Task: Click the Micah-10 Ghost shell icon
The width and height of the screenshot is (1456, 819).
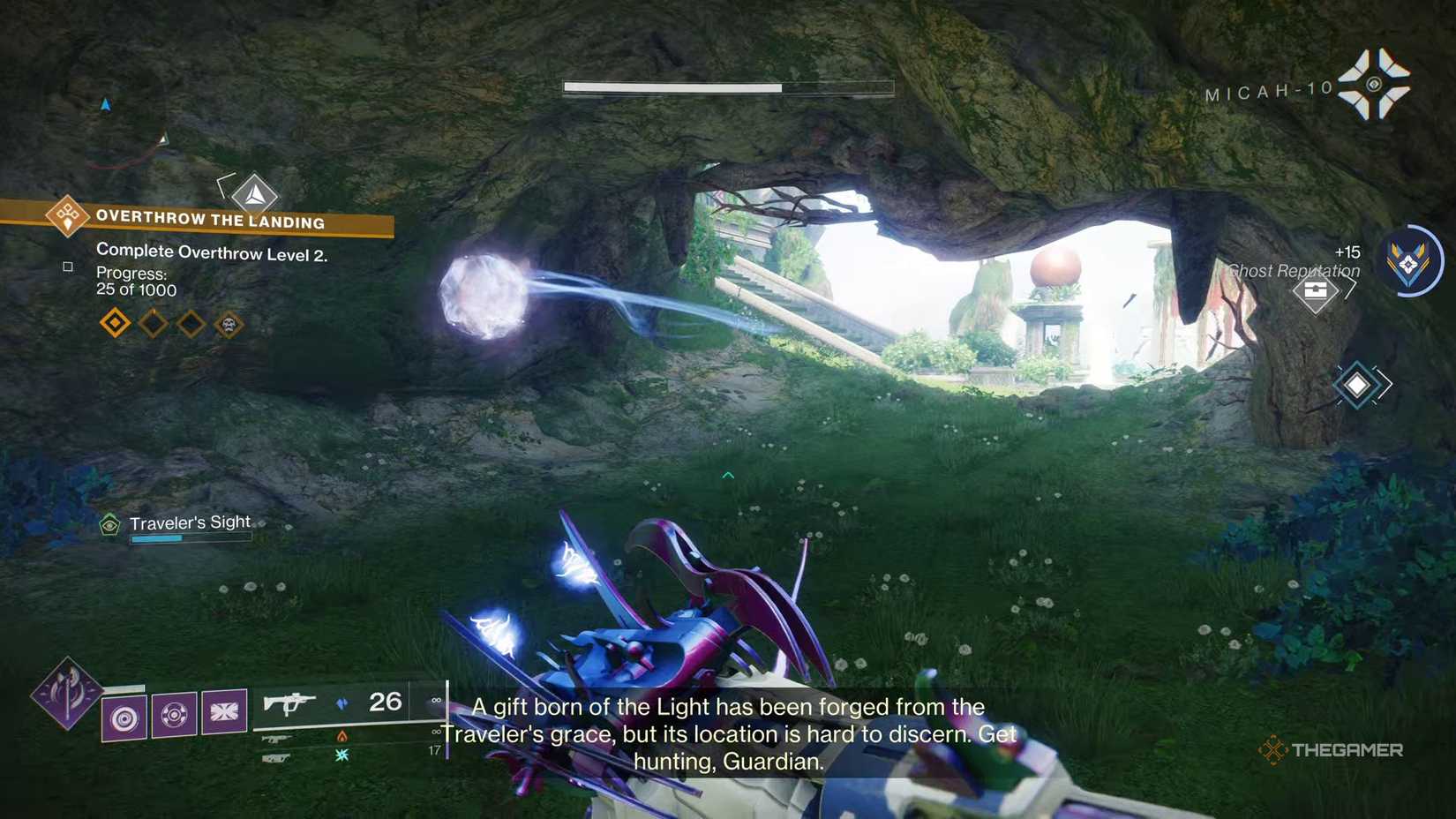Action: [x=1374, y=84]
